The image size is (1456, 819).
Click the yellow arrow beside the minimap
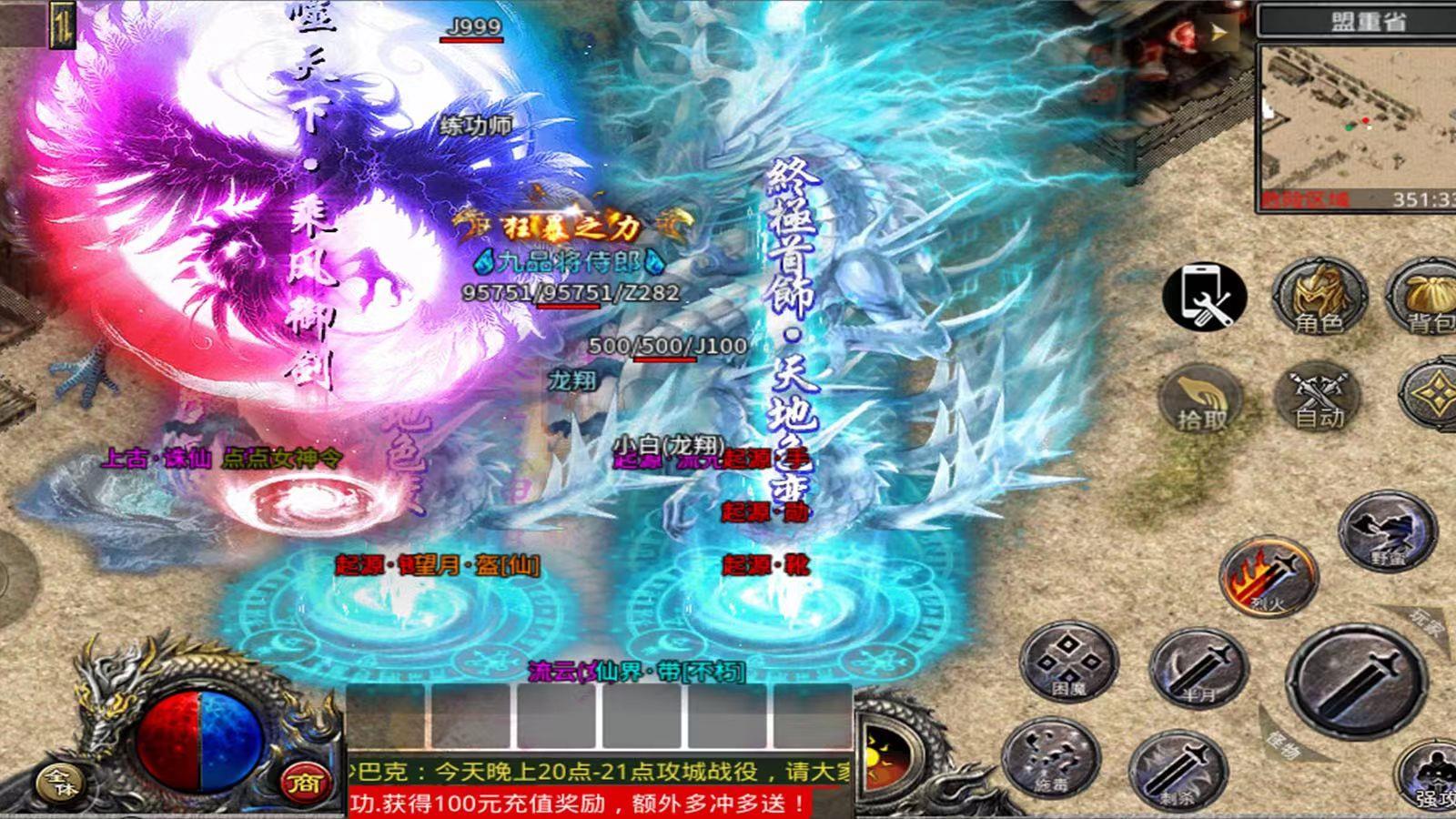(x=1219, y=33)
